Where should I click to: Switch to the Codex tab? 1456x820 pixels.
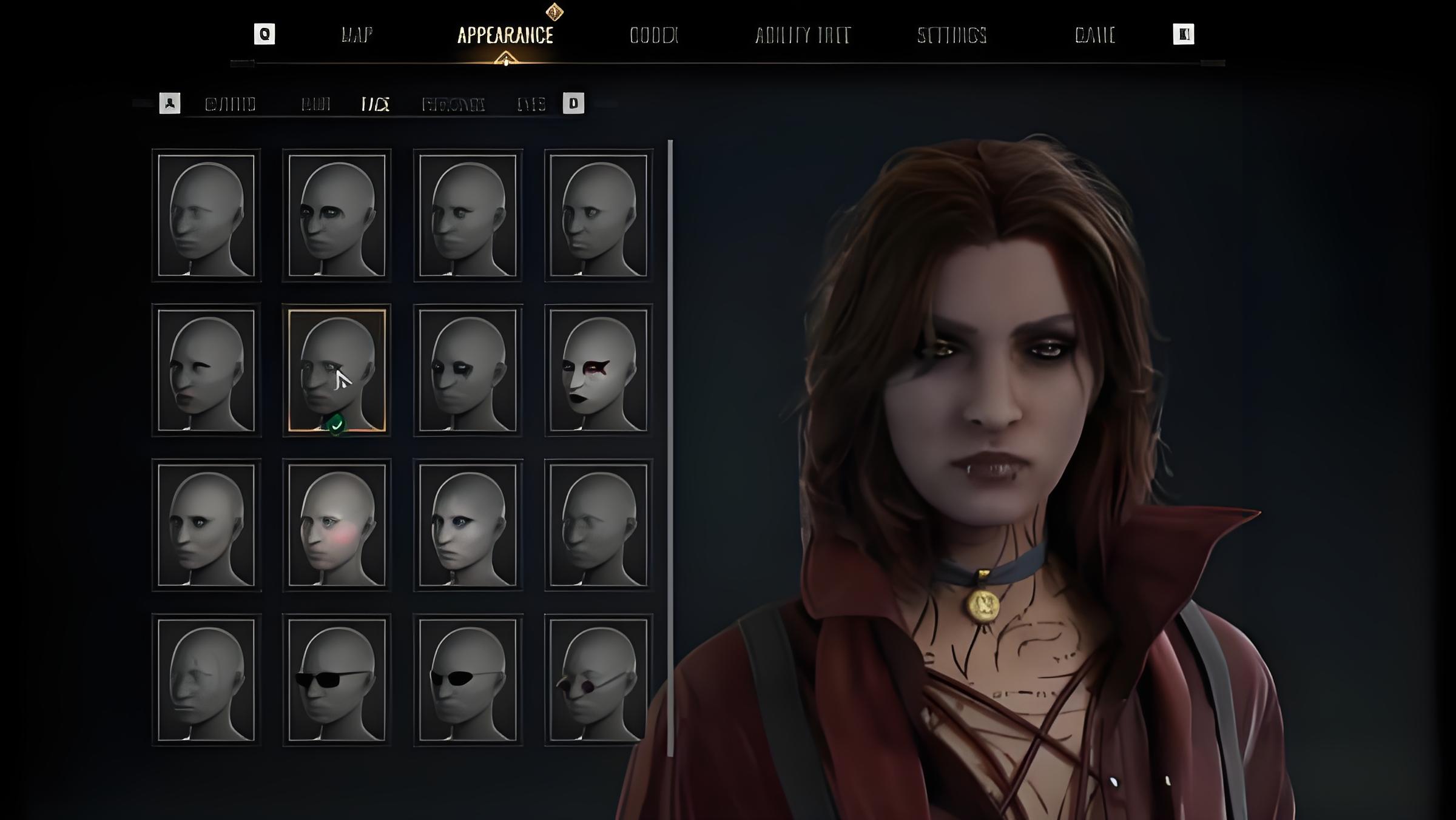click(x=653, y=35)
